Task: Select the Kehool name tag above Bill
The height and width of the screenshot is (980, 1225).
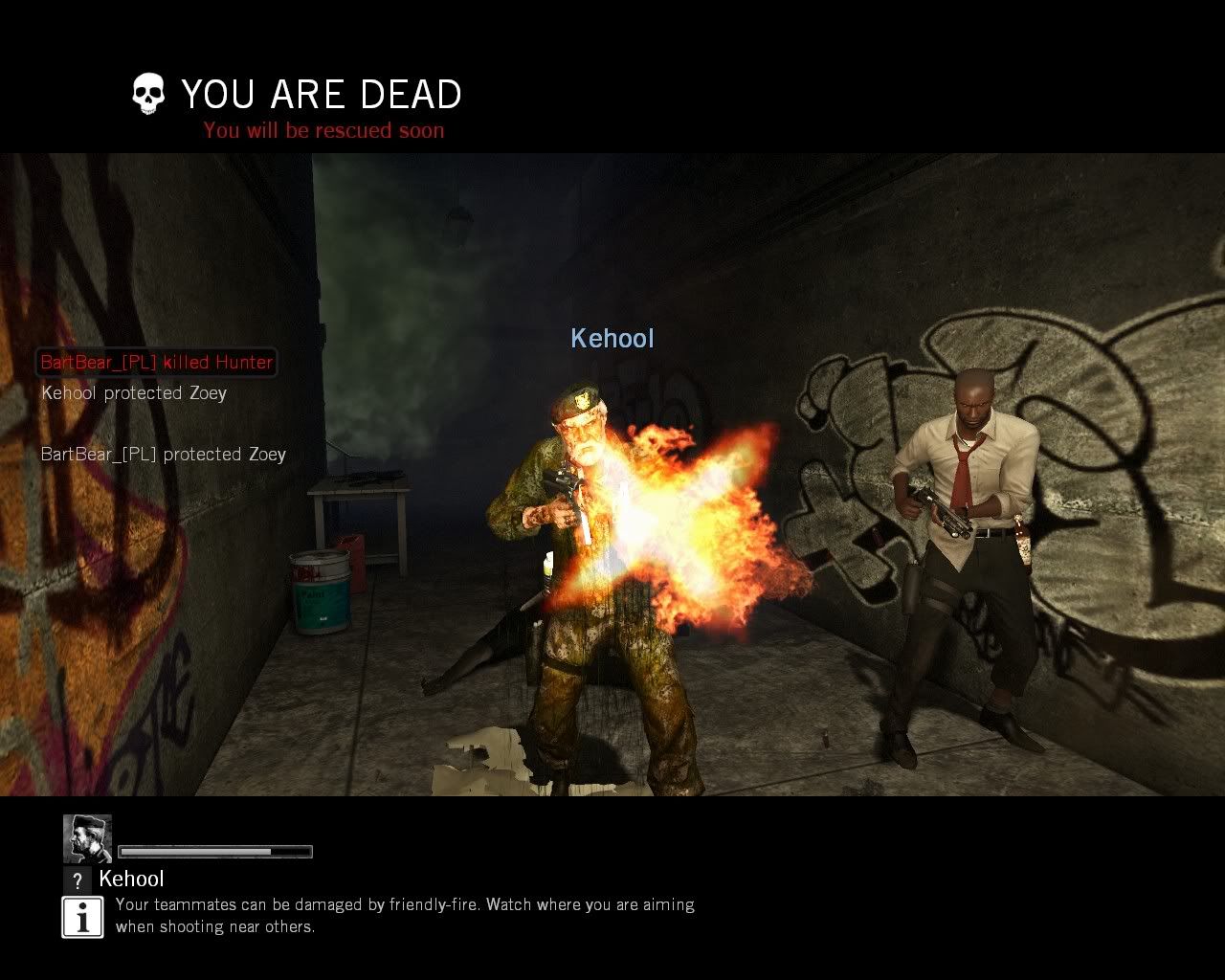Action: pos(612,338)
